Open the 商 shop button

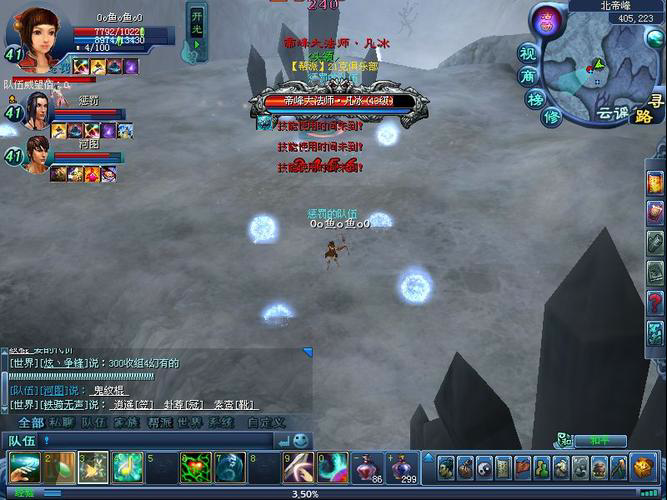(527, 75)
